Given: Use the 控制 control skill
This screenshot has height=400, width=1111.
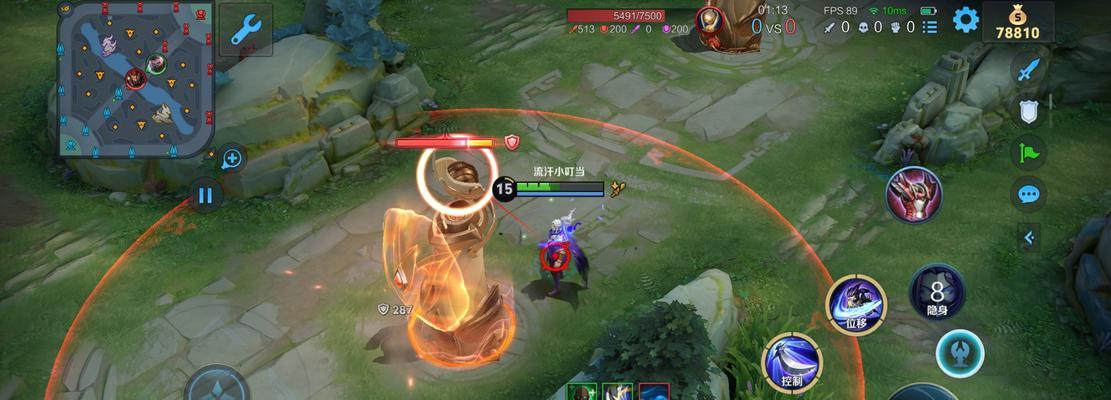Looking at the screenshot, I should pyautogui.click(x=792, y=361).
